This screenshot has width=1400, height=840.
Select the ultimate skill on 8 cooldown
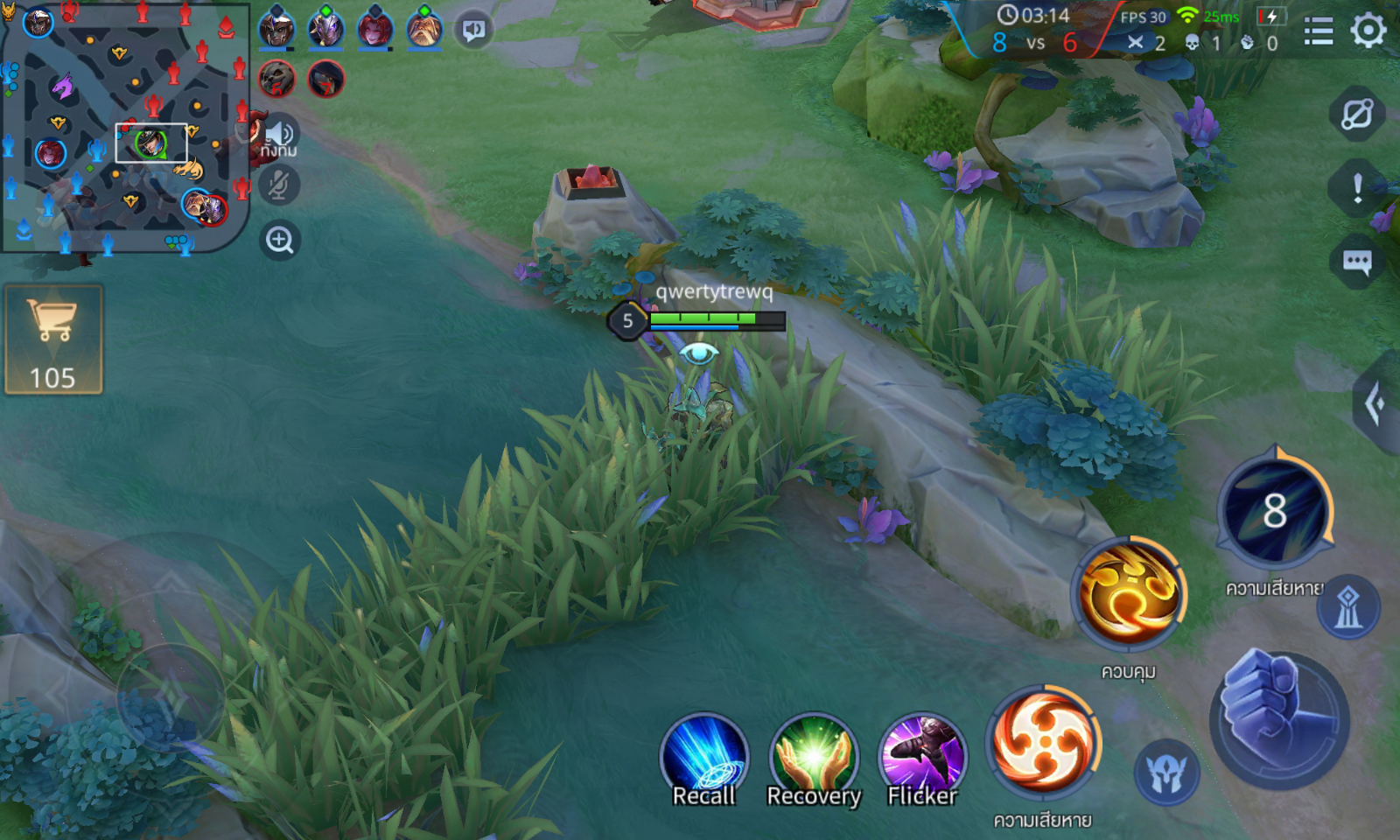pyautogui.click(x=1275, y=509)
